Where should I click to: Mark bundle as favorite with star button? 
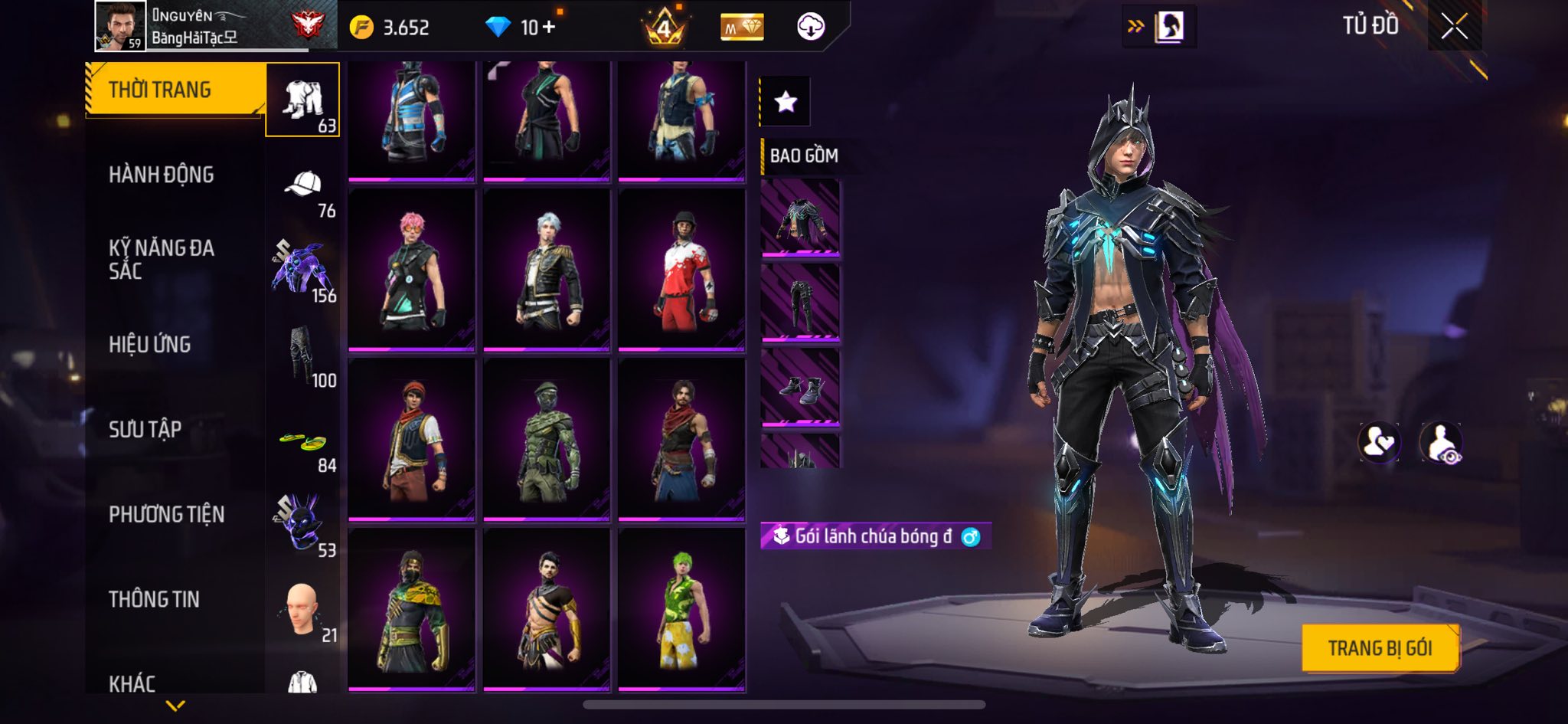point(786,102)
